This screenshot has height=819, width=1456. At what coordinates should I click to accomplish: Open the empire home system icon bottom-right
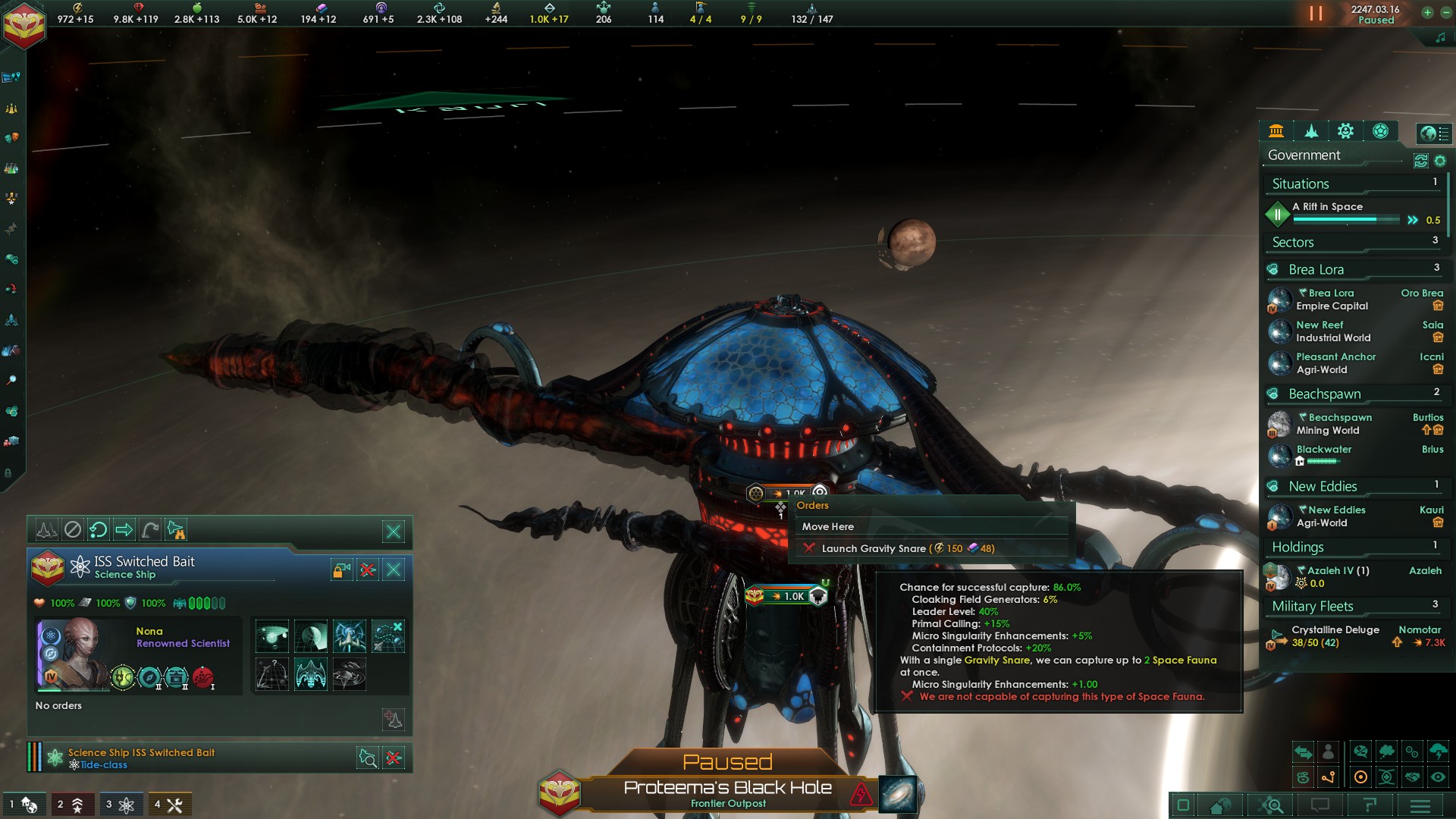point(1220,805)
